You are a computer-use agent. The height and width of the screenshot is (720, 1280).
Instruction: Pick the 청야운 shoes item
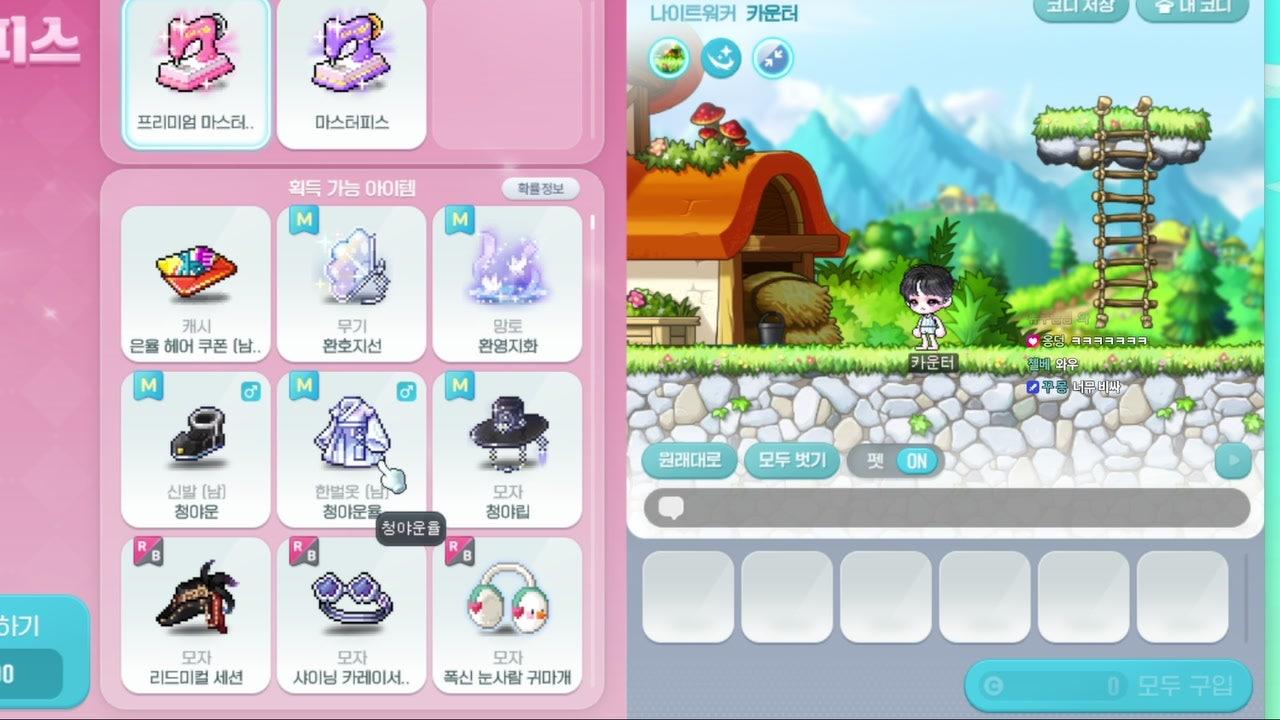click(196, 449)
